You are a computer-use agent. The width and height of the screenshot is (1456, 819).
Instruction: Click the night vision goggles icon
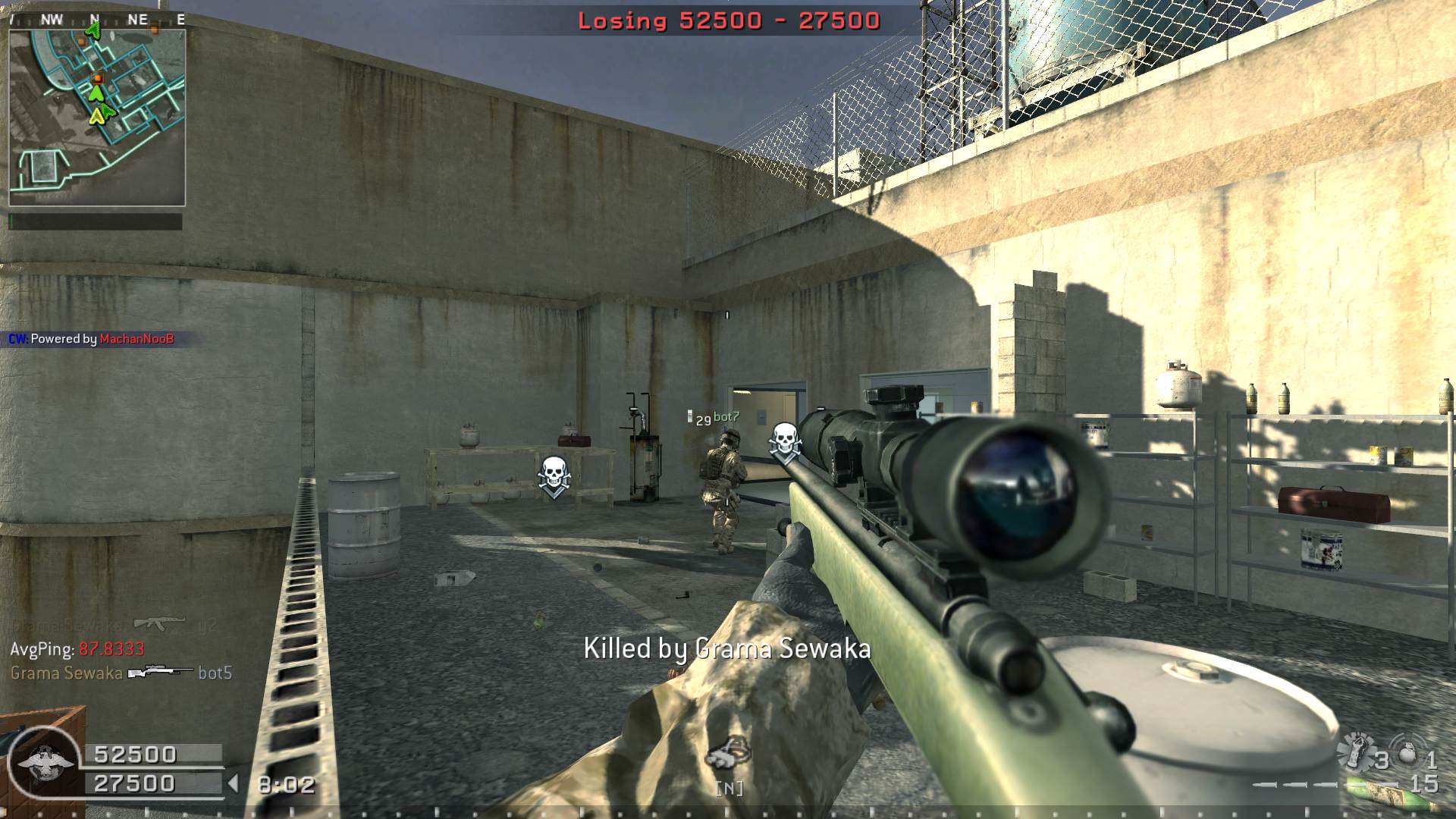pyautogui.click(x=728, y=755)
